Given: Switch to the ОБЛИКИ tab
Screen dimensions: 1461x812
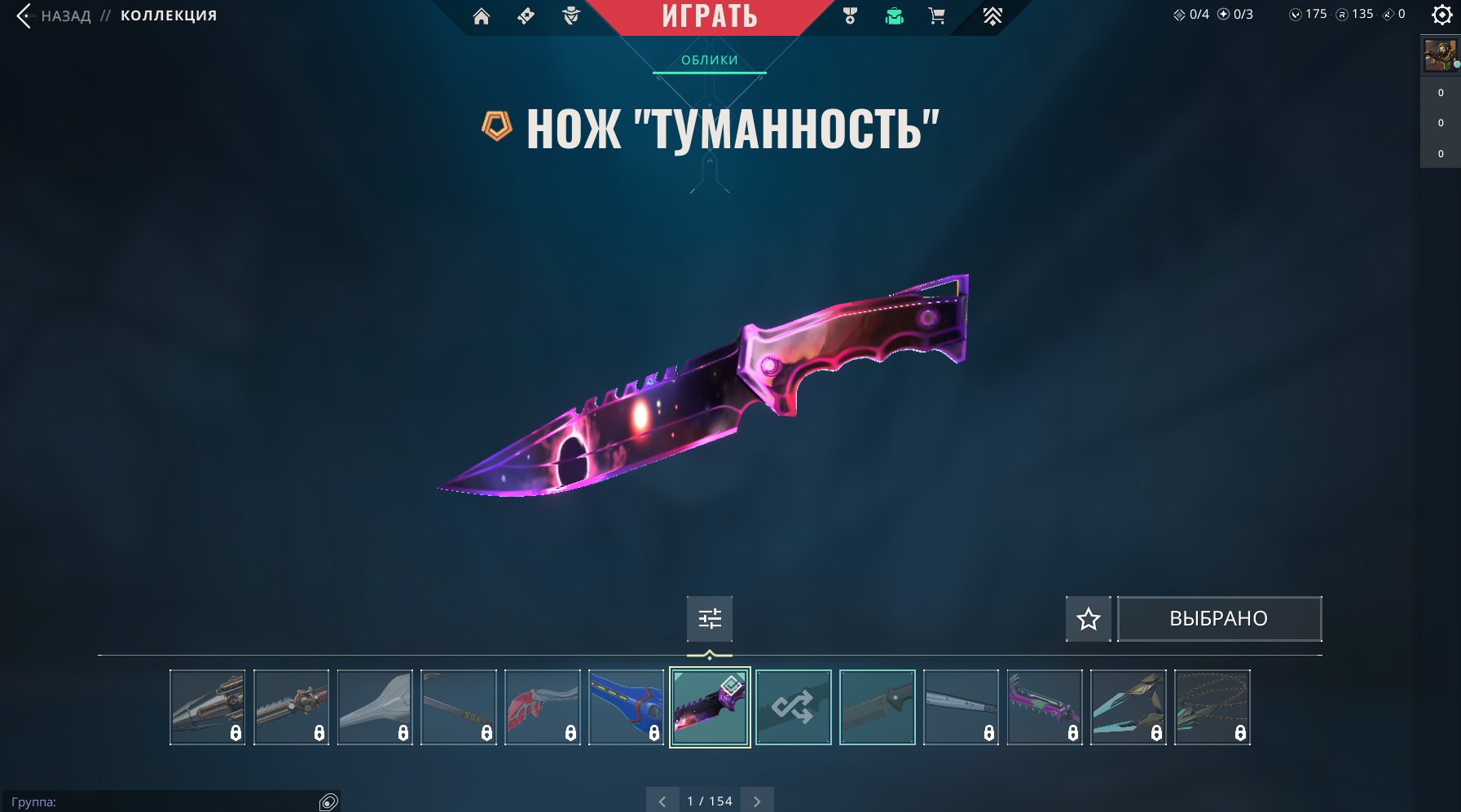Looking at the screenshot, I should (x=709, y=59).
